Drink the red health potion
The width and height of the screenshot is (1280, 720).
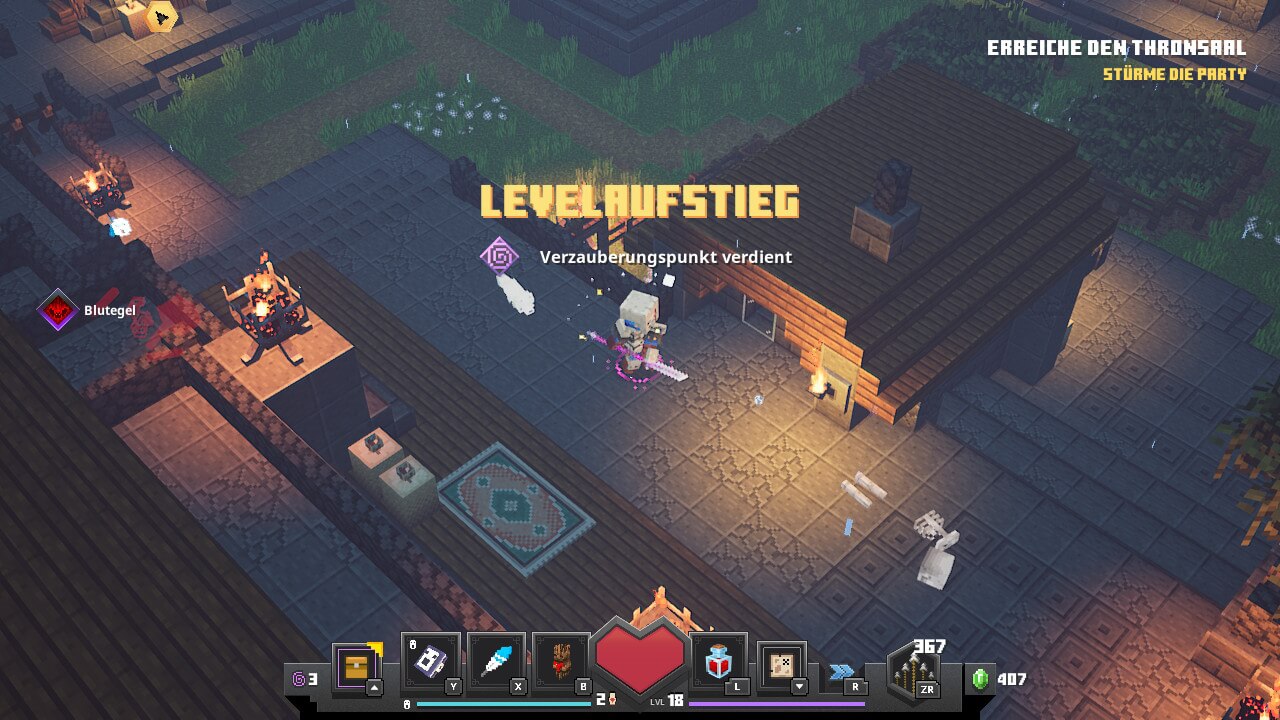(718, 661)
